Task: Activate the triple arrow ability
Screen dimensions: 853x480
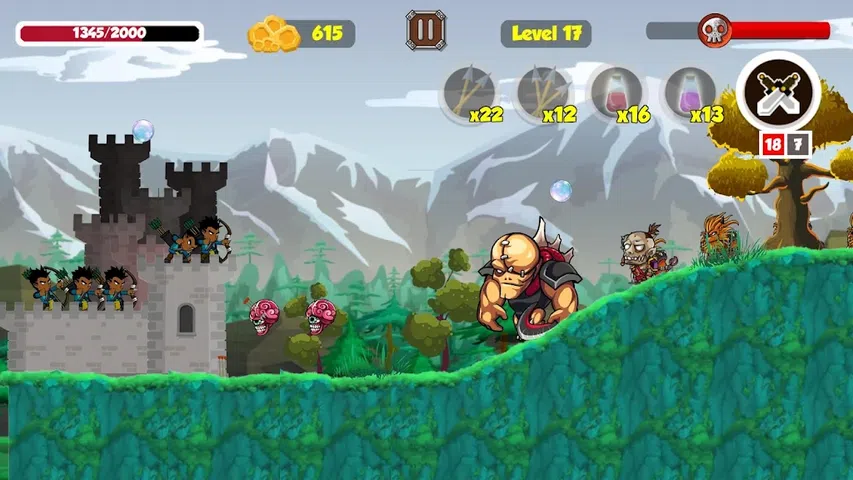Action: coord(542,93)
